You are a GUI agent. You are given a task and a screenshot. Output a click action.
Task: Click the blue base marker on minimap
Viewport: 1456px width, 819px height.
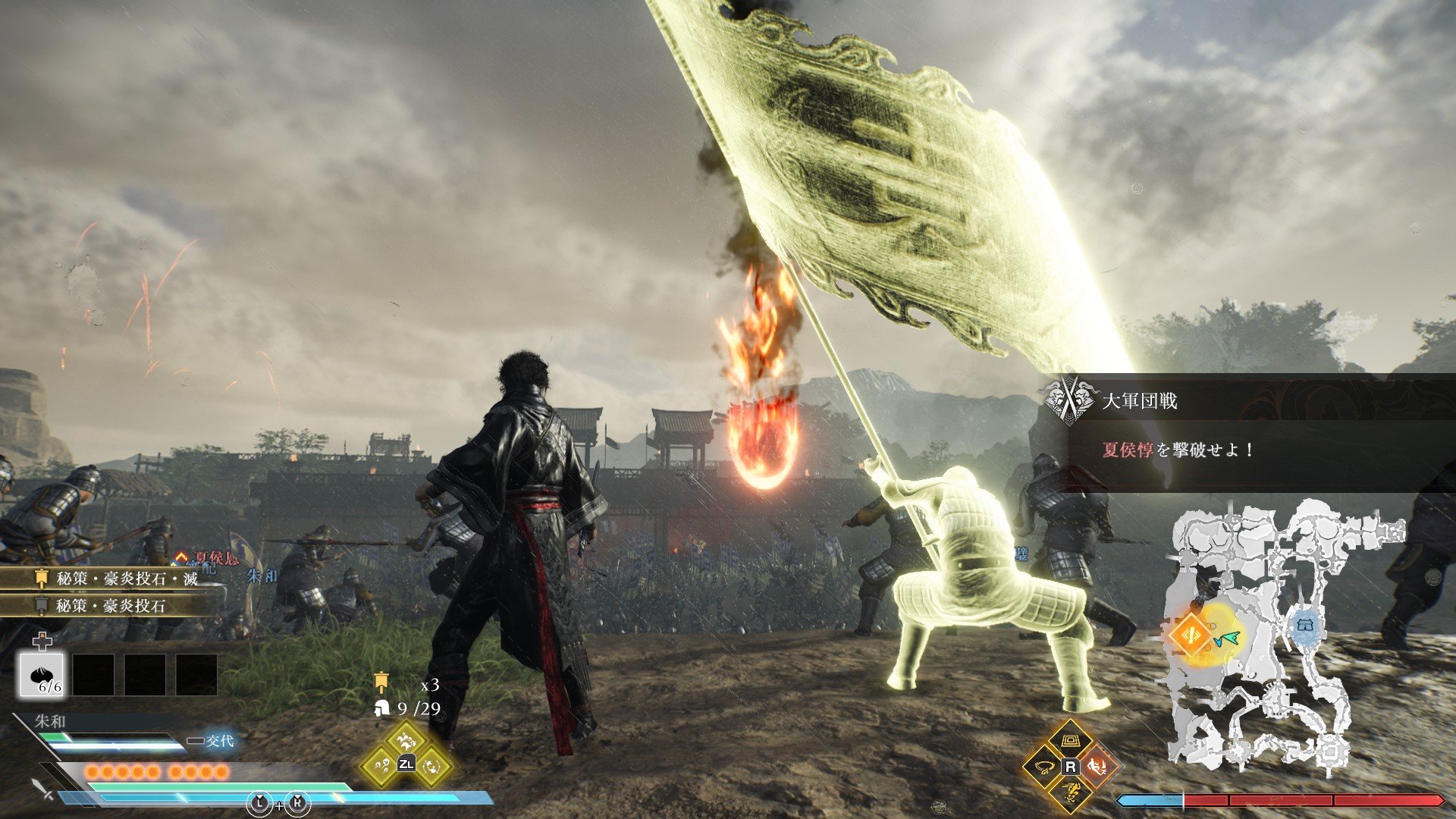coord(1304,626)
